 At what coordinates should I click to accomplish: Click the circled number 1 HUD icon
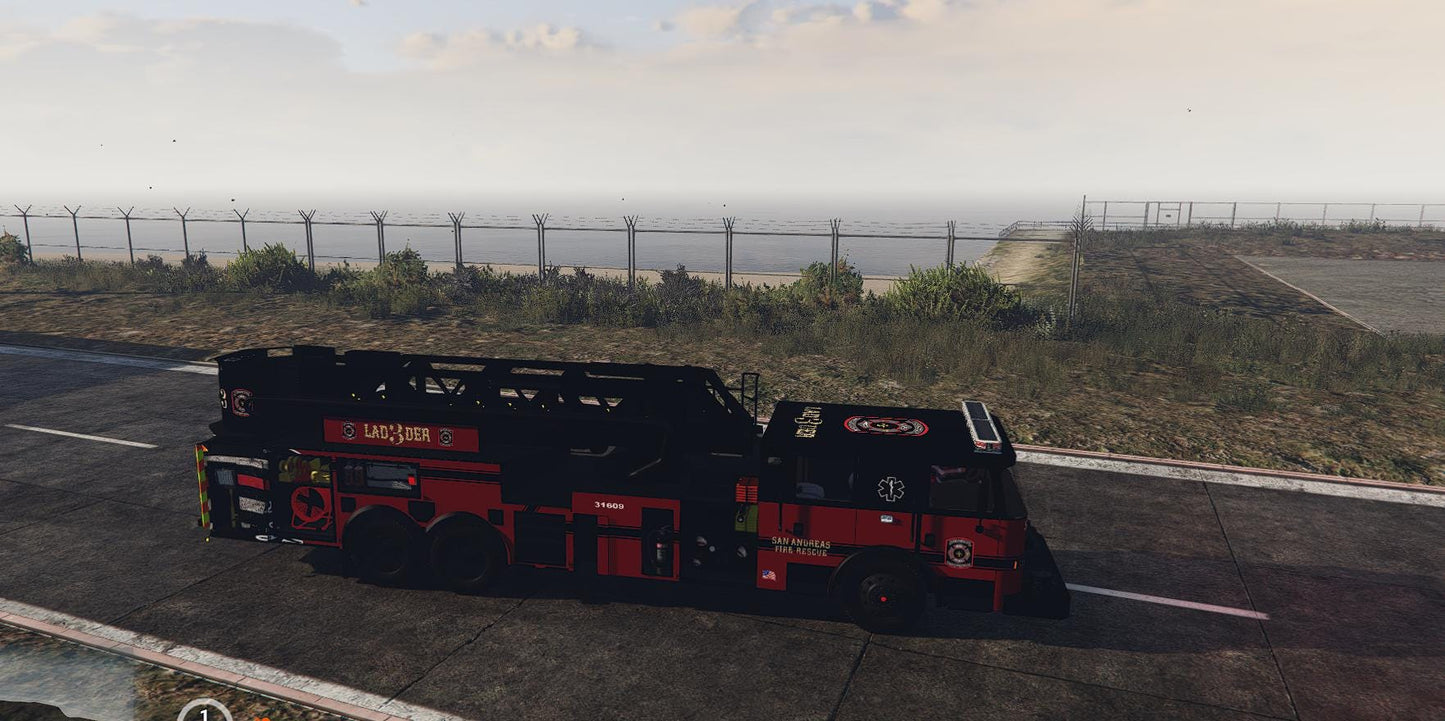tap(204, 712)
